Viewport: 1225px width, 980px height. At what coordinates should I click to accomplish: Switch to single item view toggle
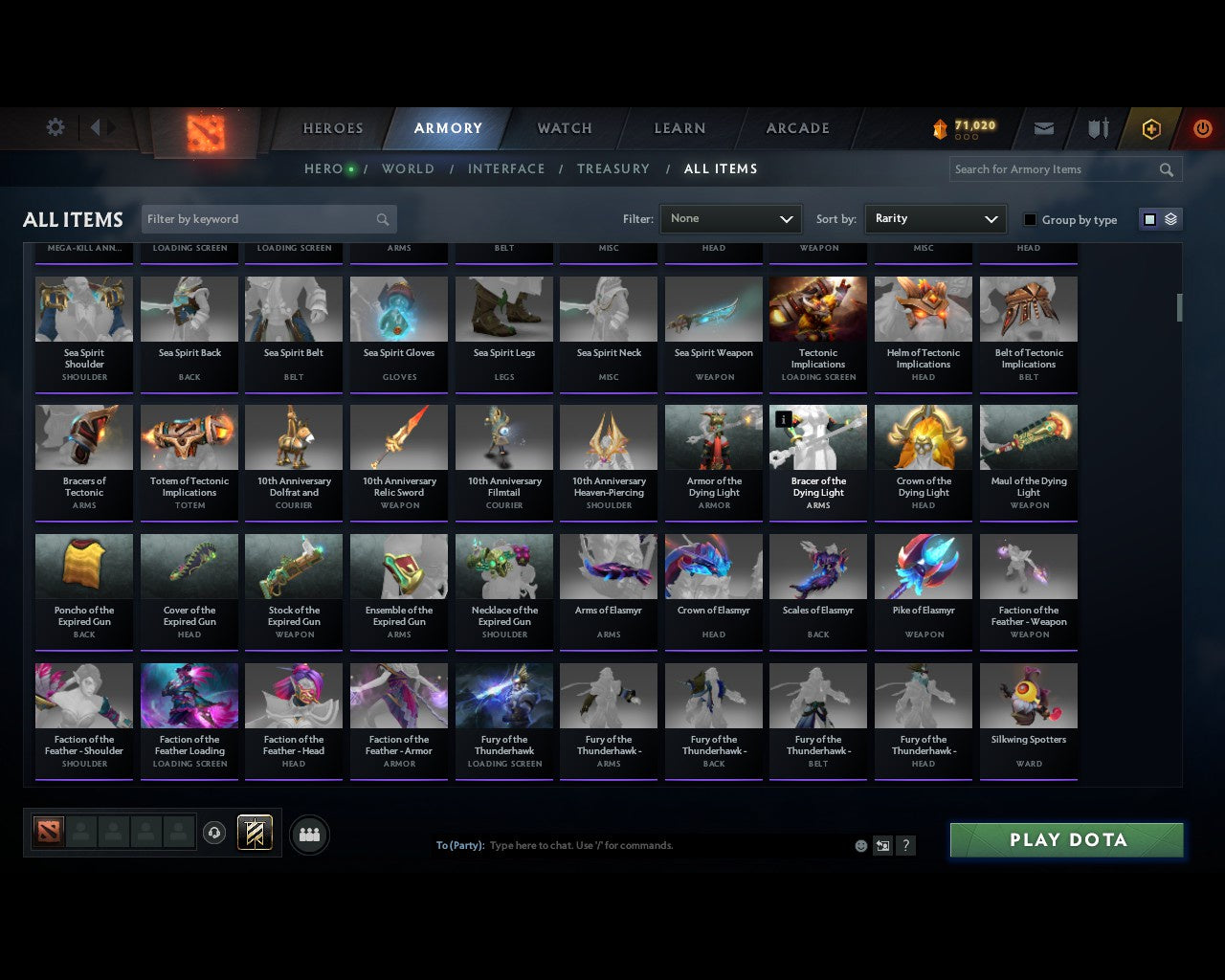click(1148, 218)
